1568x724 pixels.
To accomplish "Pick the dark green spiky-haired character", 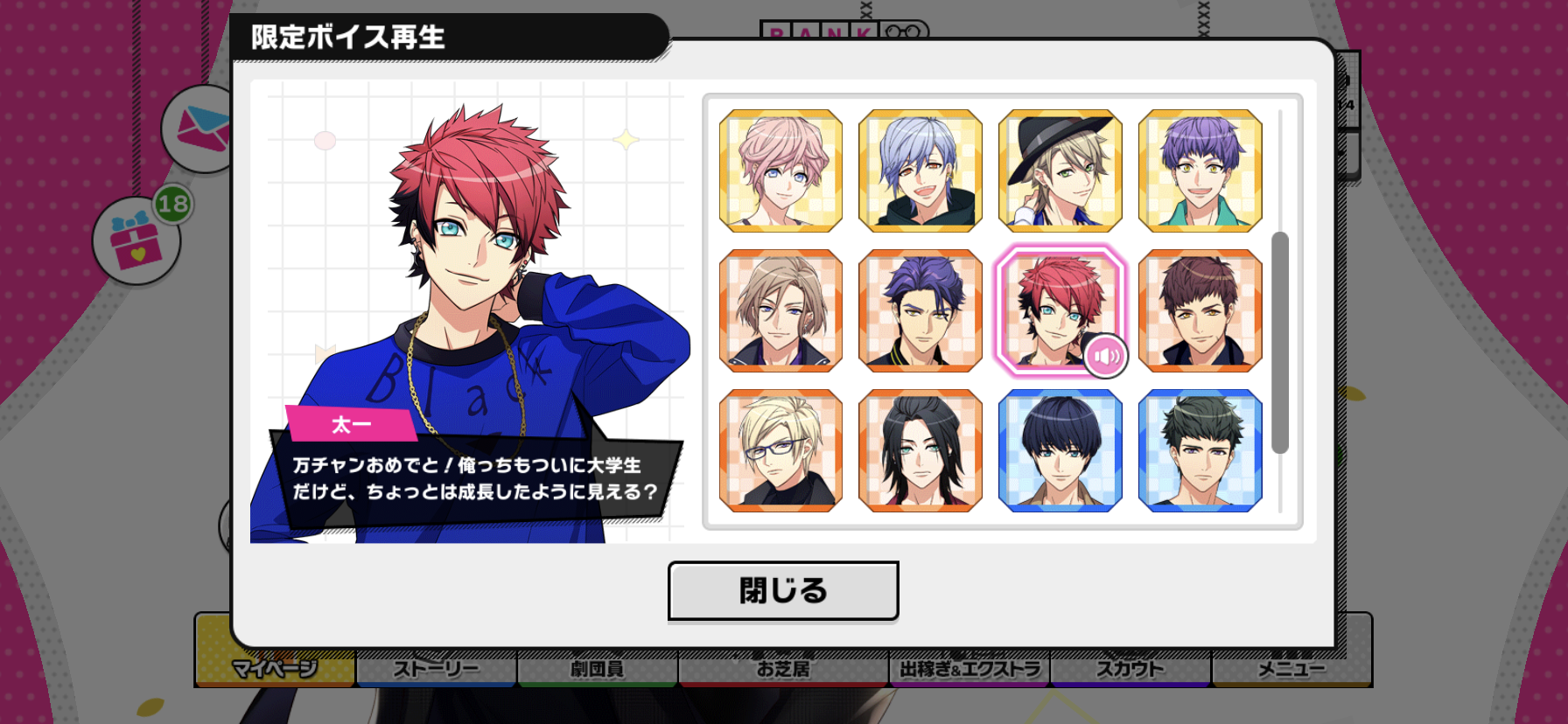I will [x=1200, y=450].
